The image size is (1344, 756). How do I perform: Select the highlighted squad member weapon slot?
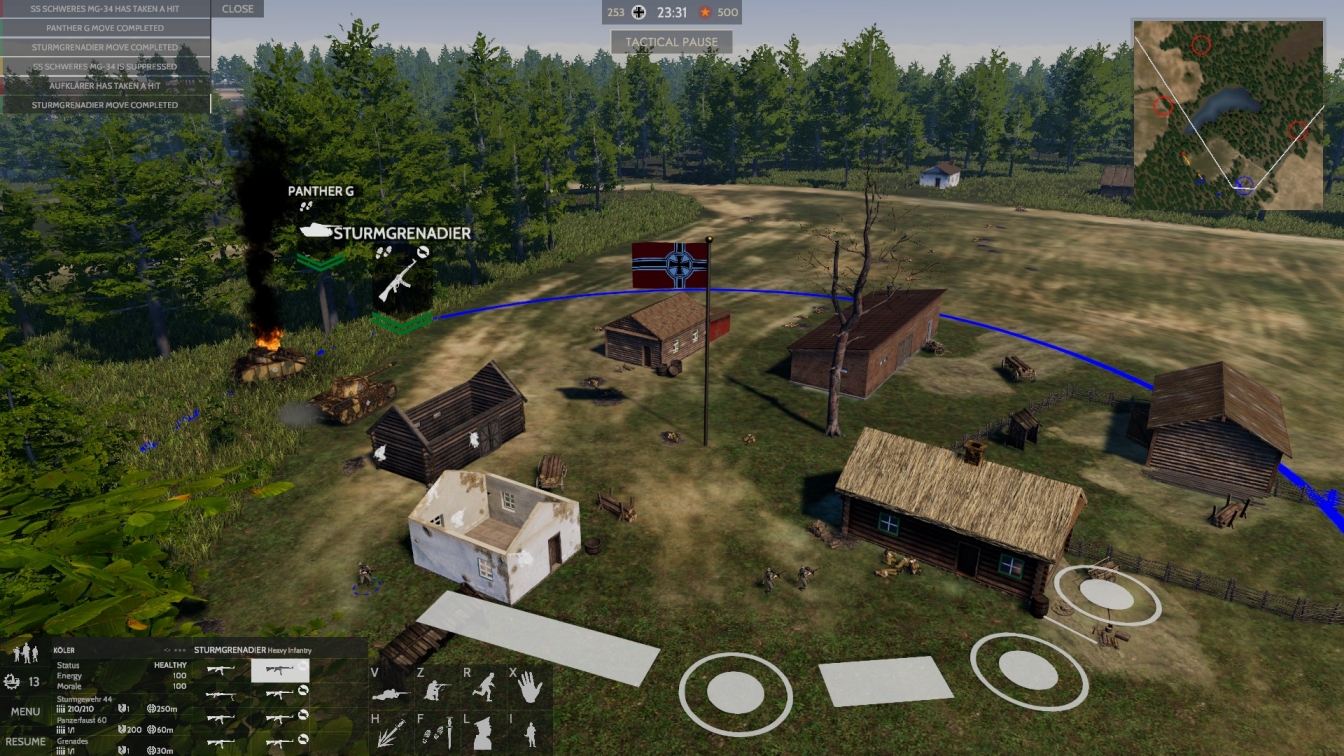[x=279, y=670]
